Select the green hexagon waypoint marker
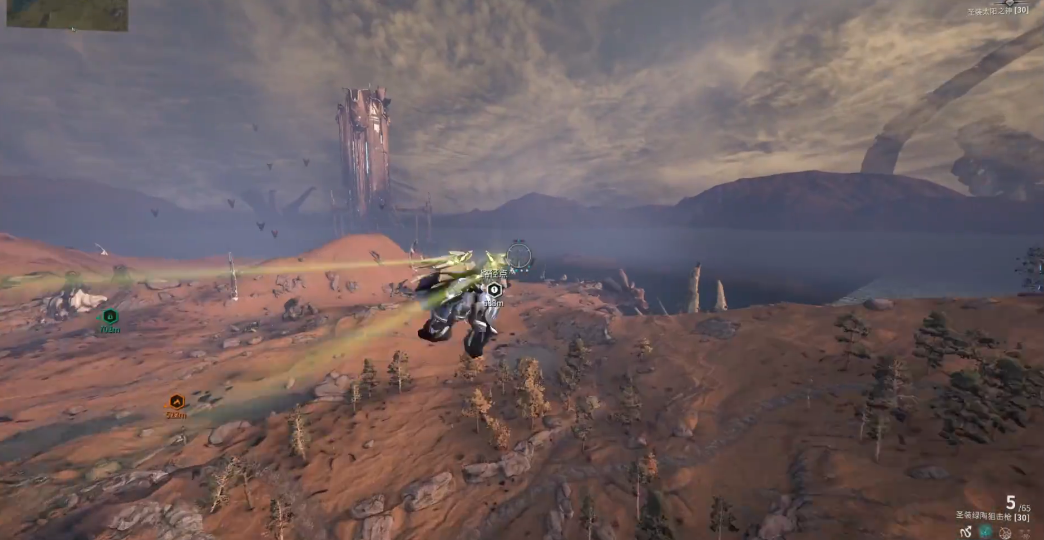This screenshot has height=540, width=1044. pos(110,317)
